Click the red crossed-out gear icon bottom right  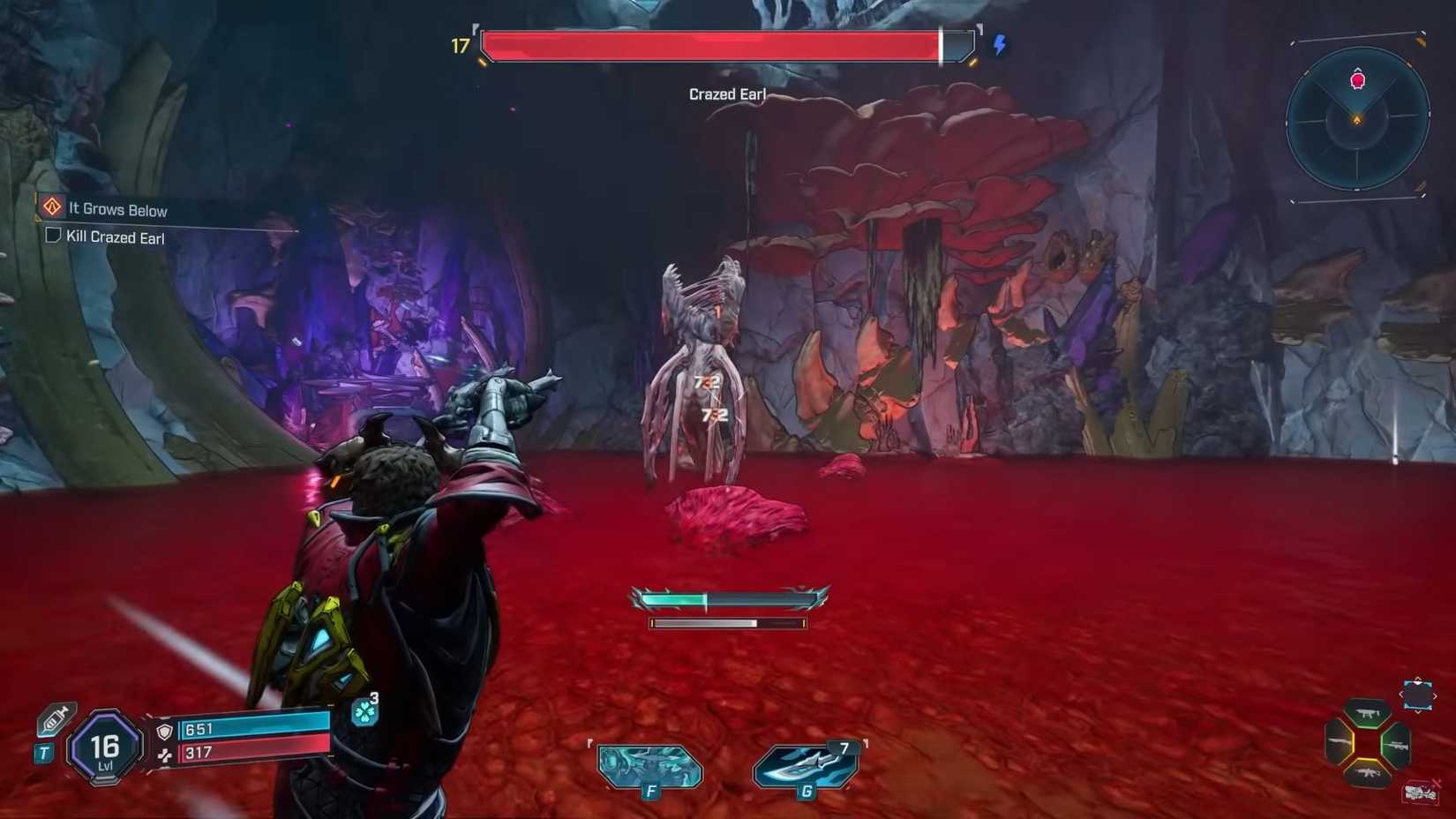pos(1422,791)
